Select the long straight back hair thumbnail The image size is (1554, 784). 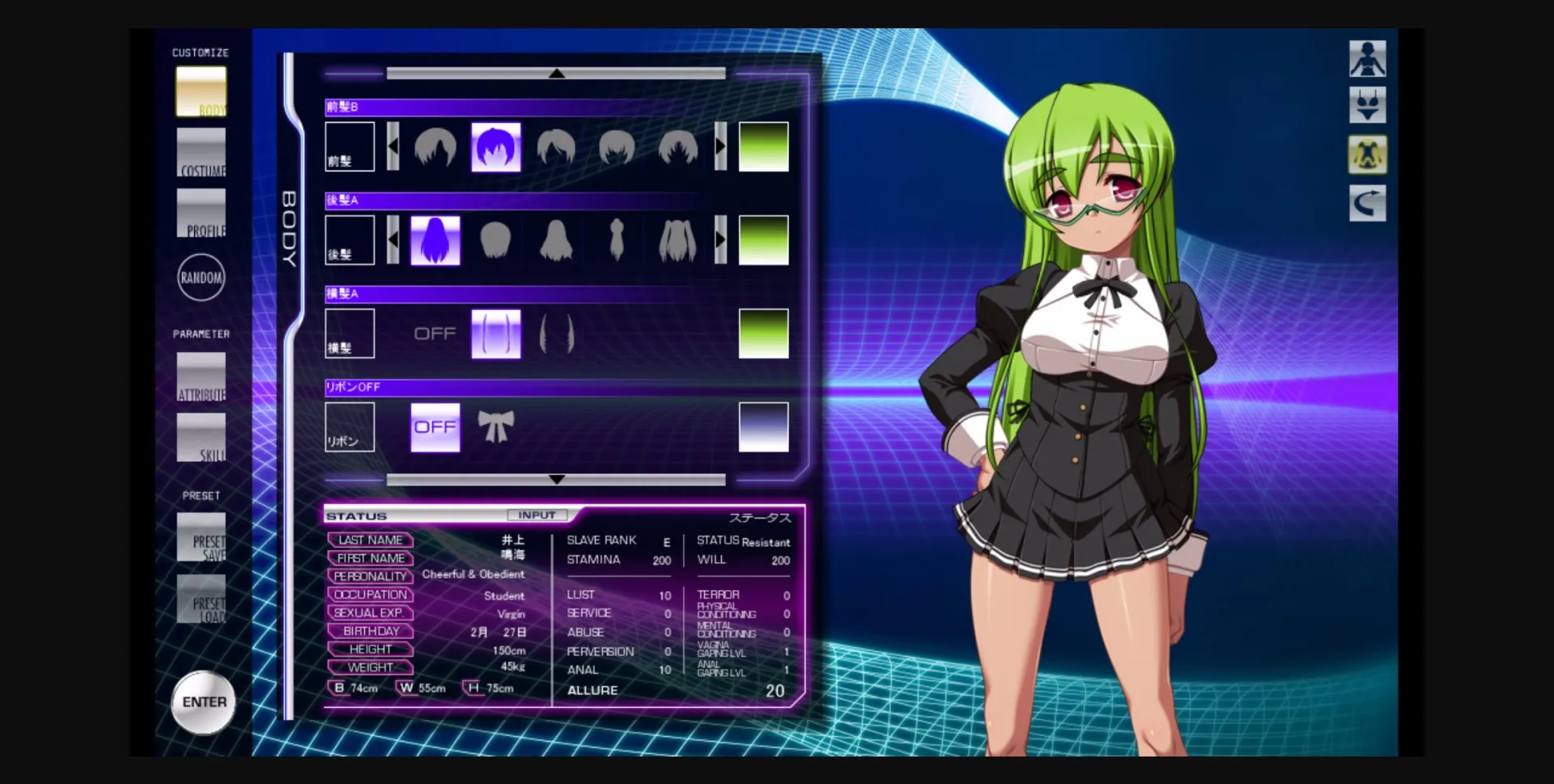pyautogui.click(x=435, y=239)
